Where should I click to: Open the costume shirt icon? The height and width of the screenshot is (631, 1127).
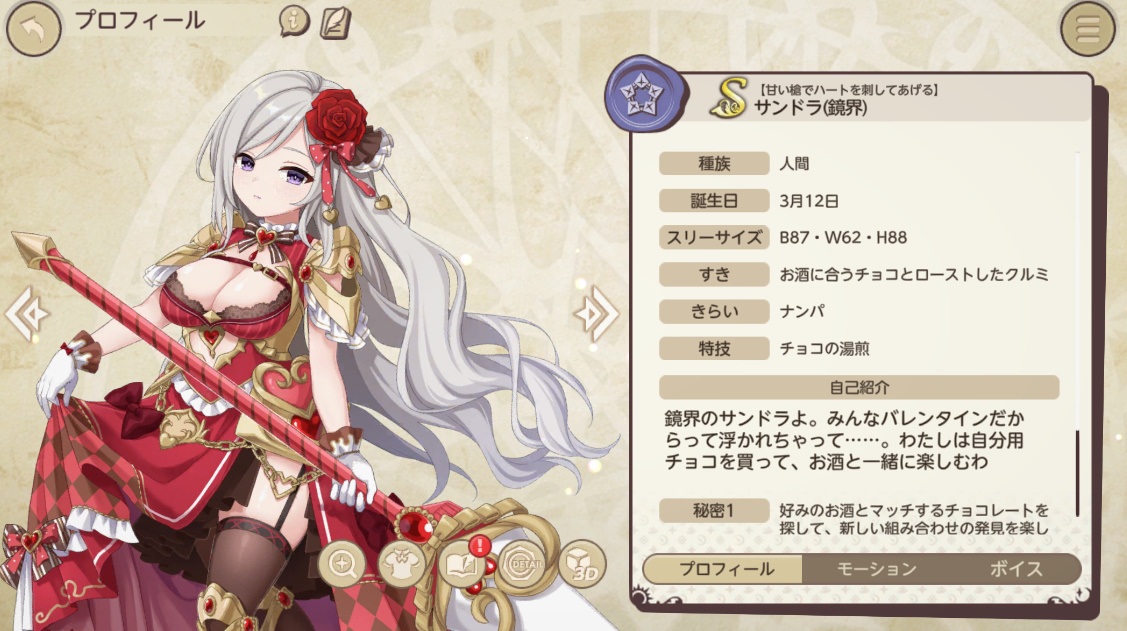coord(402,565)
